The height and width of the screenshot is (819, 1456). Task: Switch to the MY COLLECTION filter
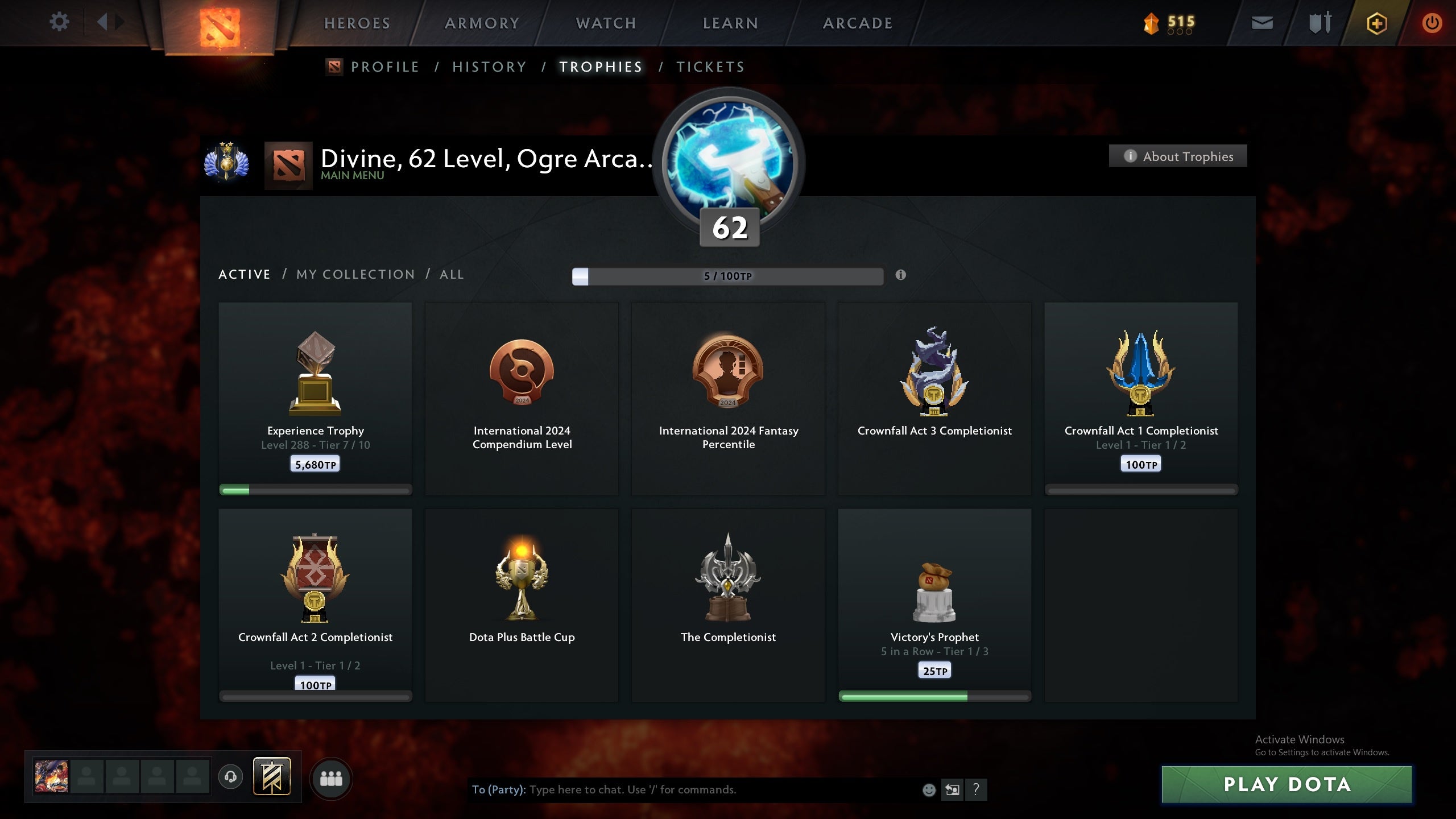coord(355,274)
